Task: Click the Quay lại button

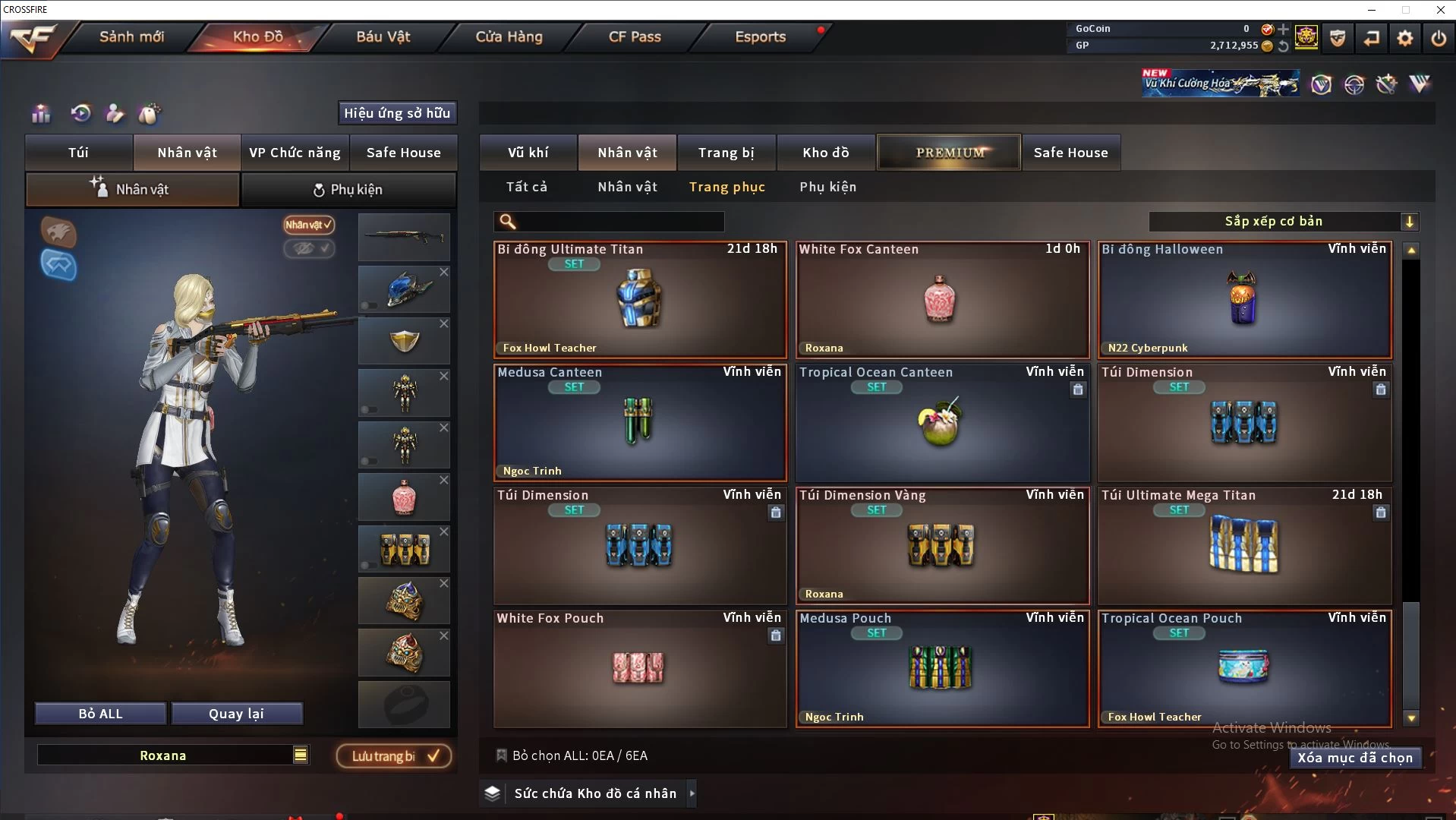Action: [236, 714]
